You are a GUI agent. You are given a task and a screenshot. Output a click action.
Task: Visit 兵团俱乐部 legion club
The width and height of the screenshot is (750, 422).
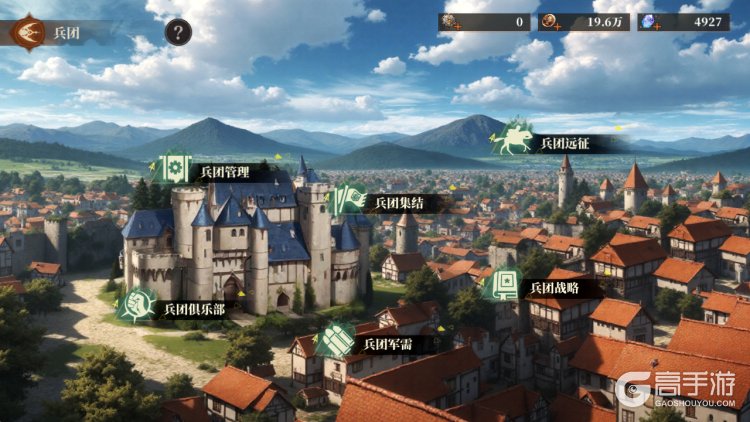pyautogui.click(x=136, y=306)
